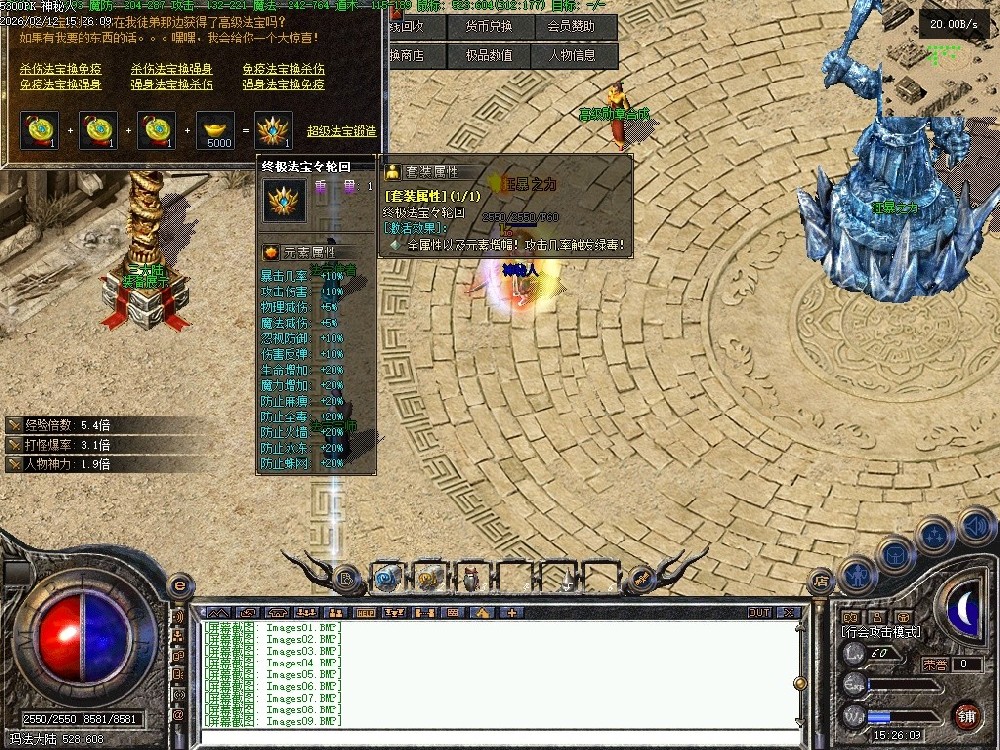Select 免疫法宝换杀伤 exchange link
The width and height of the screenshot is (1000, 750).
(283, 69)
